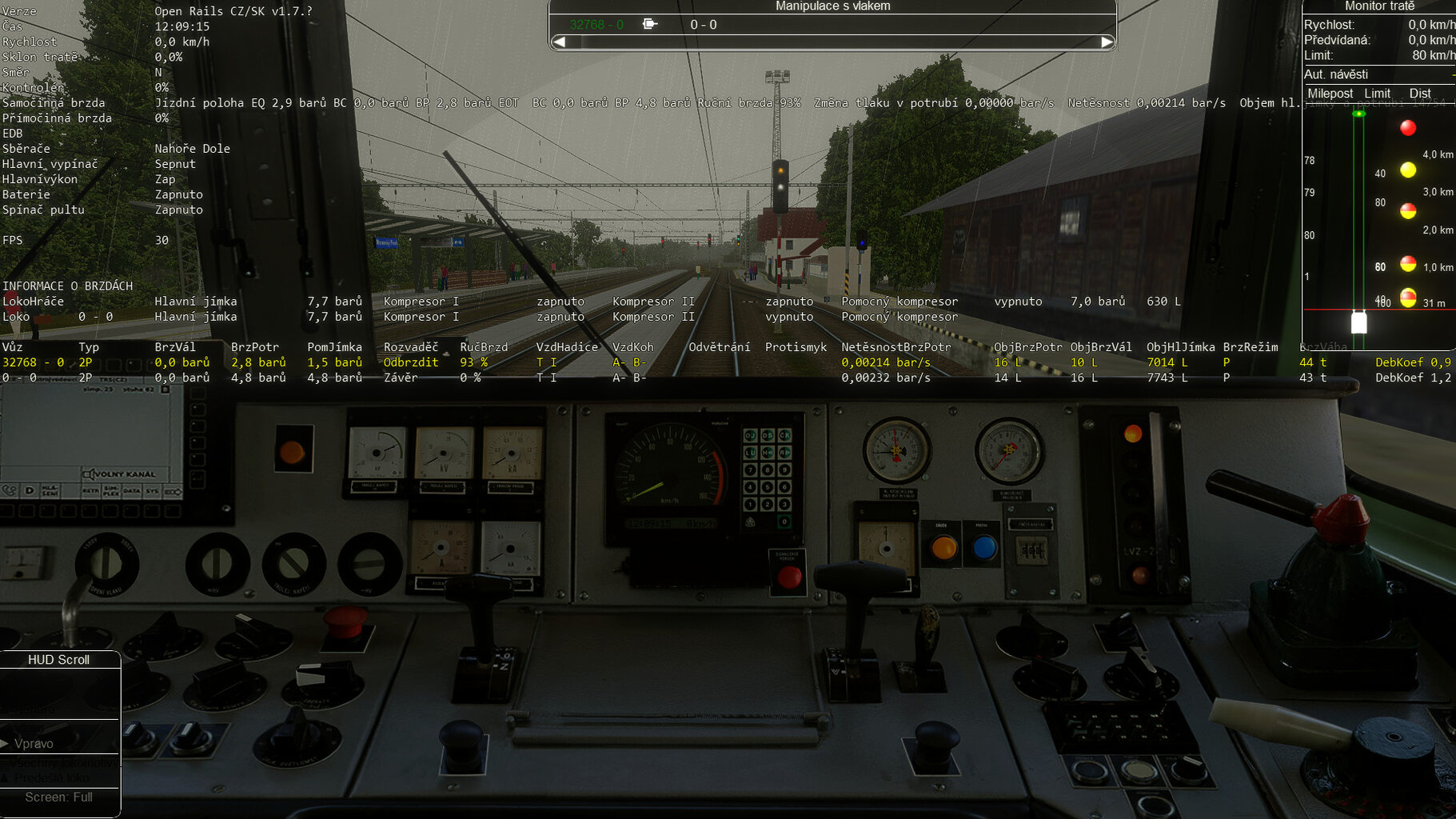Select car 0 - 0 in train operations

[x=704, y=25]
